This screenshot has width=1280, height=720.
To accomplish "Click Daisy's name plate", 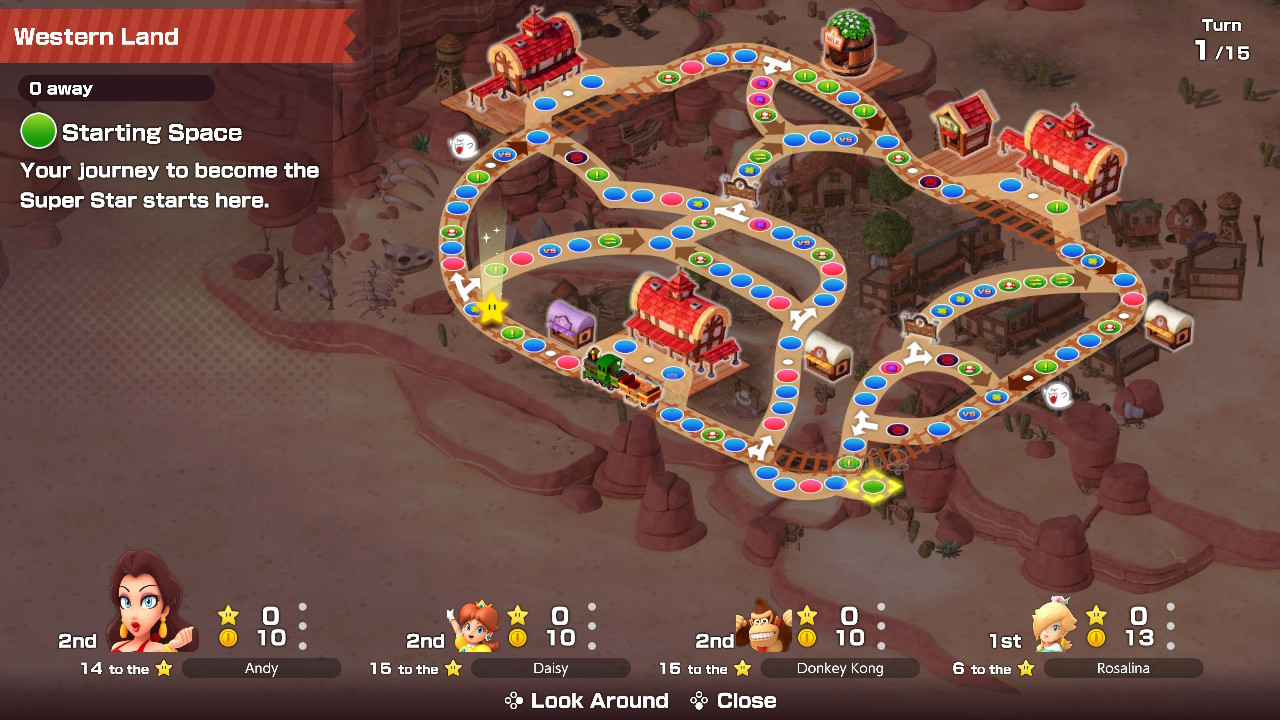I will click(x=549, y=668).
